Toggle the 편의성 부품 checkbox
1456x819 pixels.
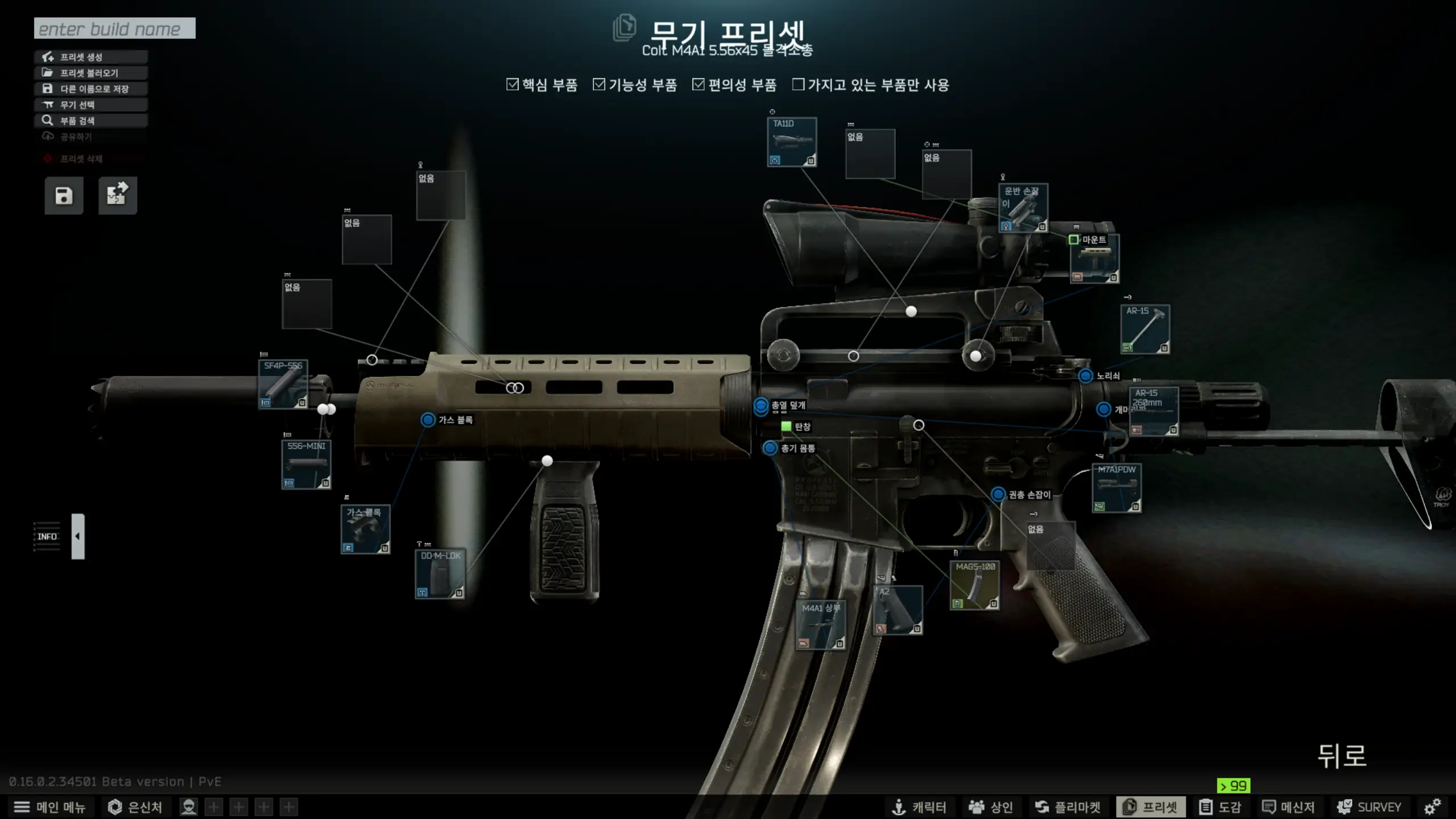pyautogui.click(x=698, y=85)
